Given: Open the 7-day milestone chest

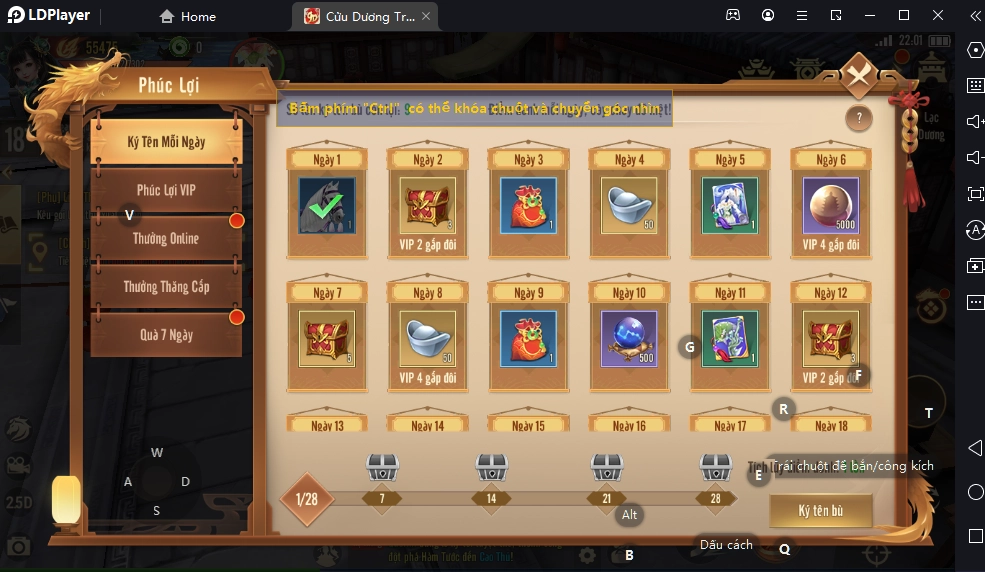Looking at the screenshot, I should pyautogui.click(x=382, y=466).
